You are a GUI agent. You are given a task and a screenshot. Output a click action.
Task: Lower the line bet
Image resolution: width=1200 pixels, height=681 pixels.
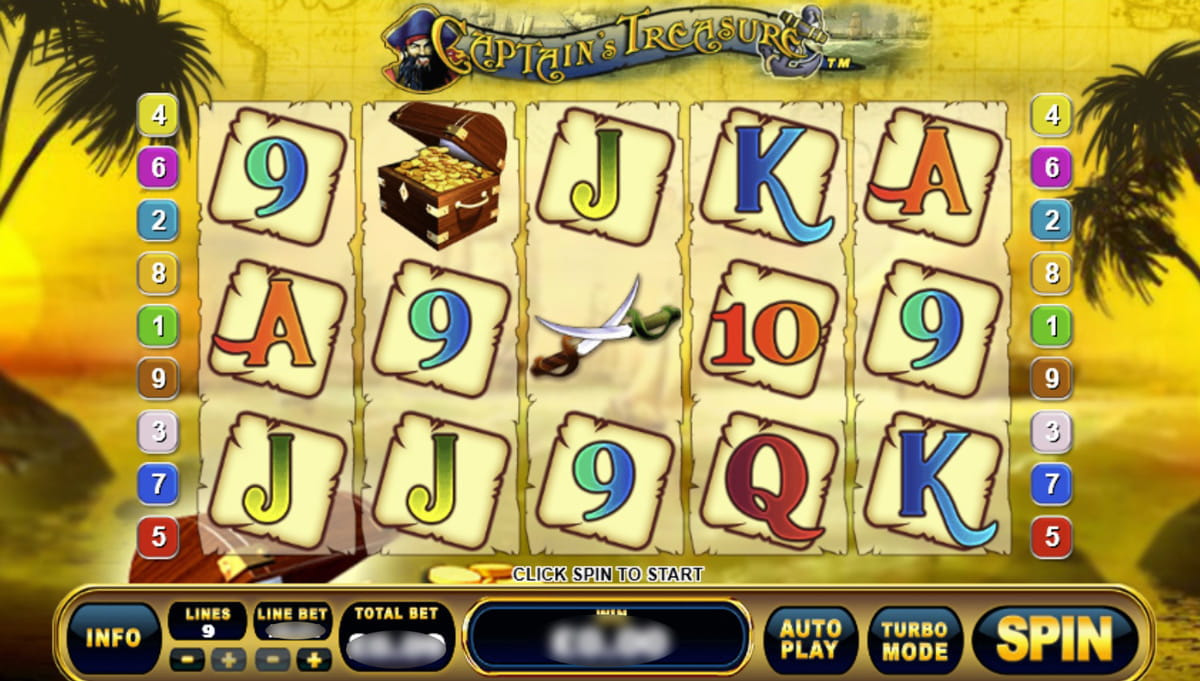click(271, 659)
